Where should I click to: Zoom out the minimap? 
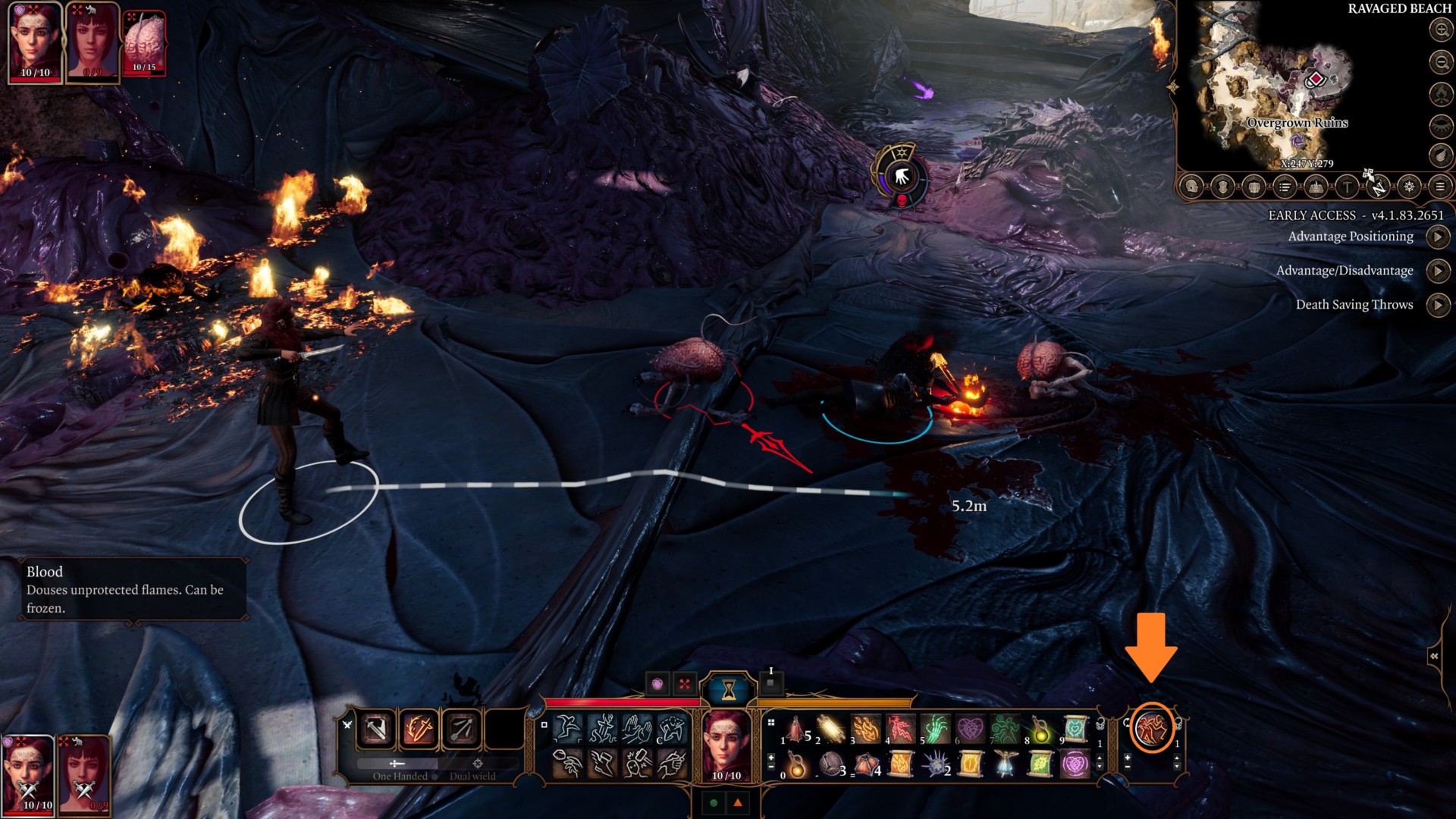(1441, 61)
